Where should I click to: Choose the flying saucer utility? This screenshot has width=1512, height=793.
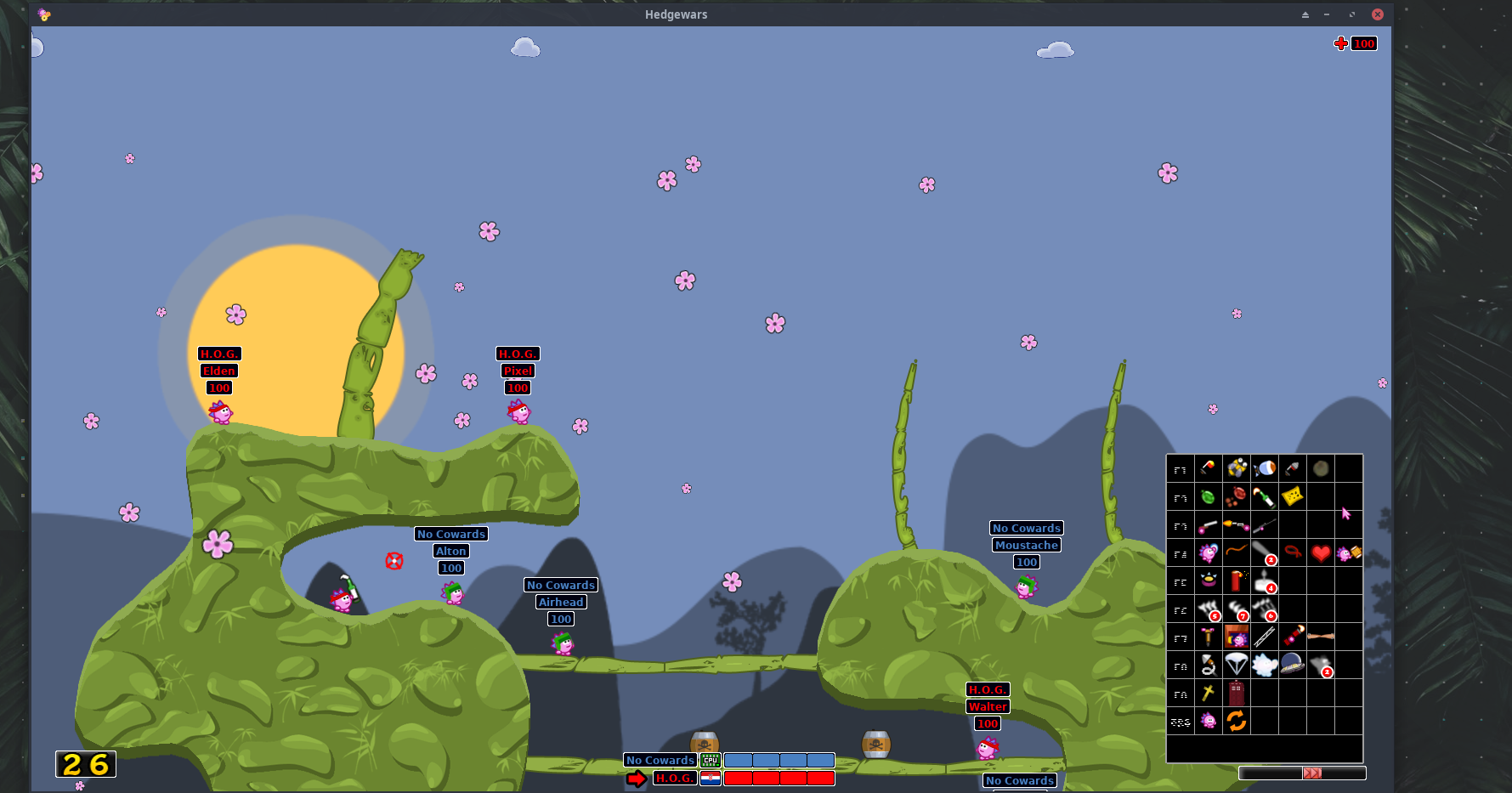coord(1292,664)
